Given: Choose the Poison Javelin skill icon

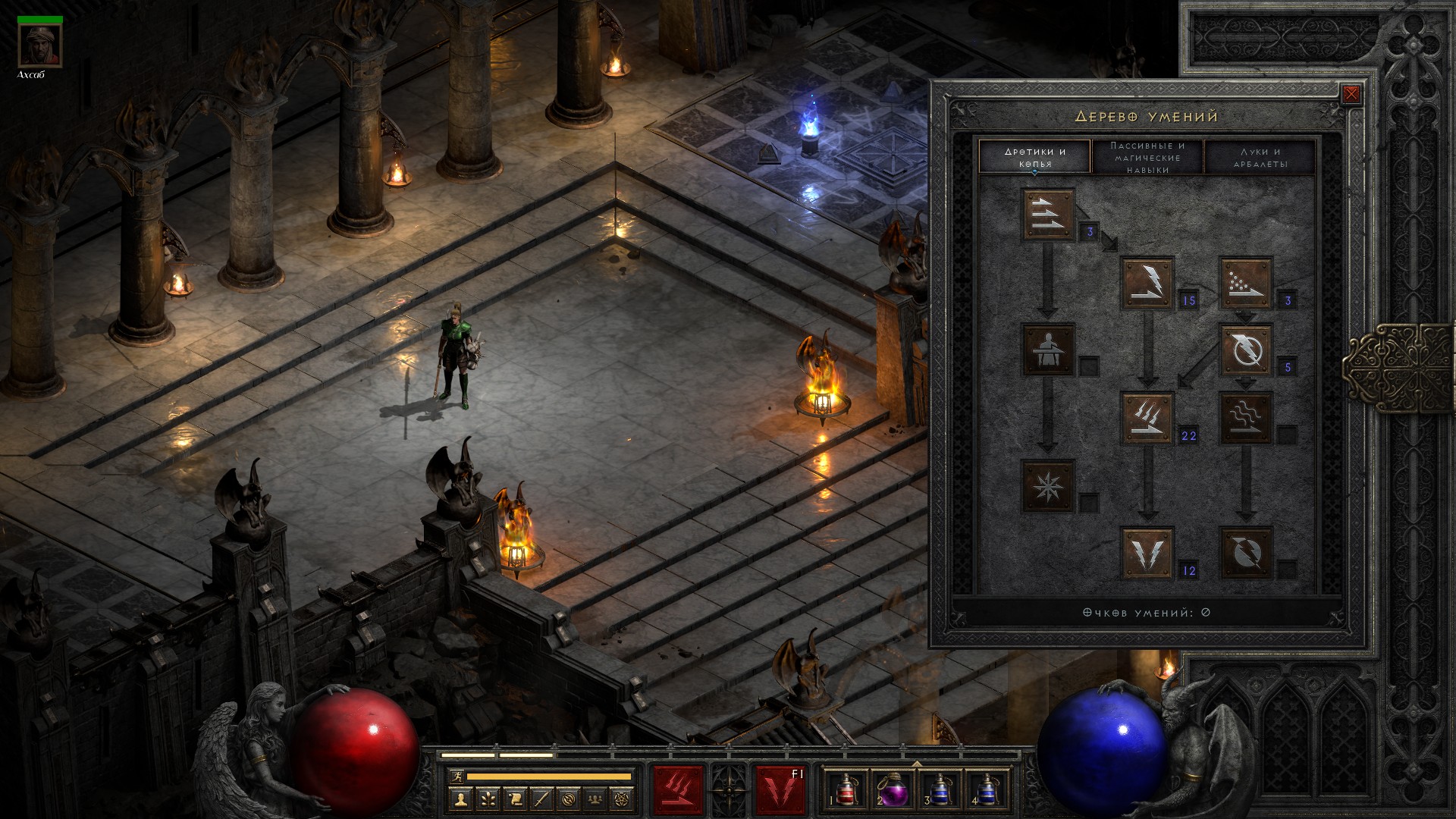Looking at the screenshot, I should coord(1245,283).
